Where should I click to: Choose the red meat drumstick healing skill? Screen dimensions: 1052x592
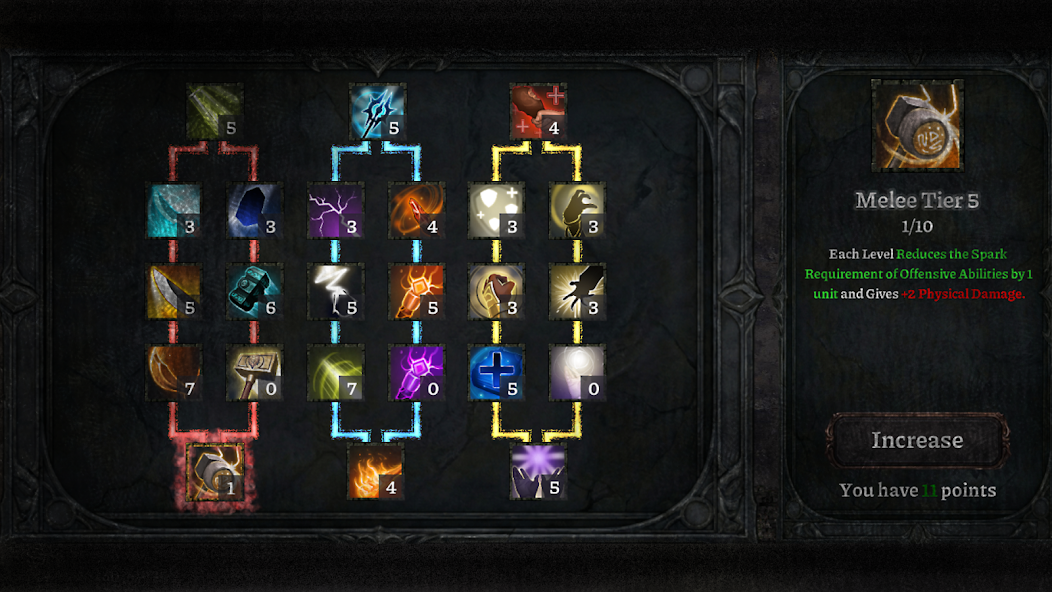538,112
